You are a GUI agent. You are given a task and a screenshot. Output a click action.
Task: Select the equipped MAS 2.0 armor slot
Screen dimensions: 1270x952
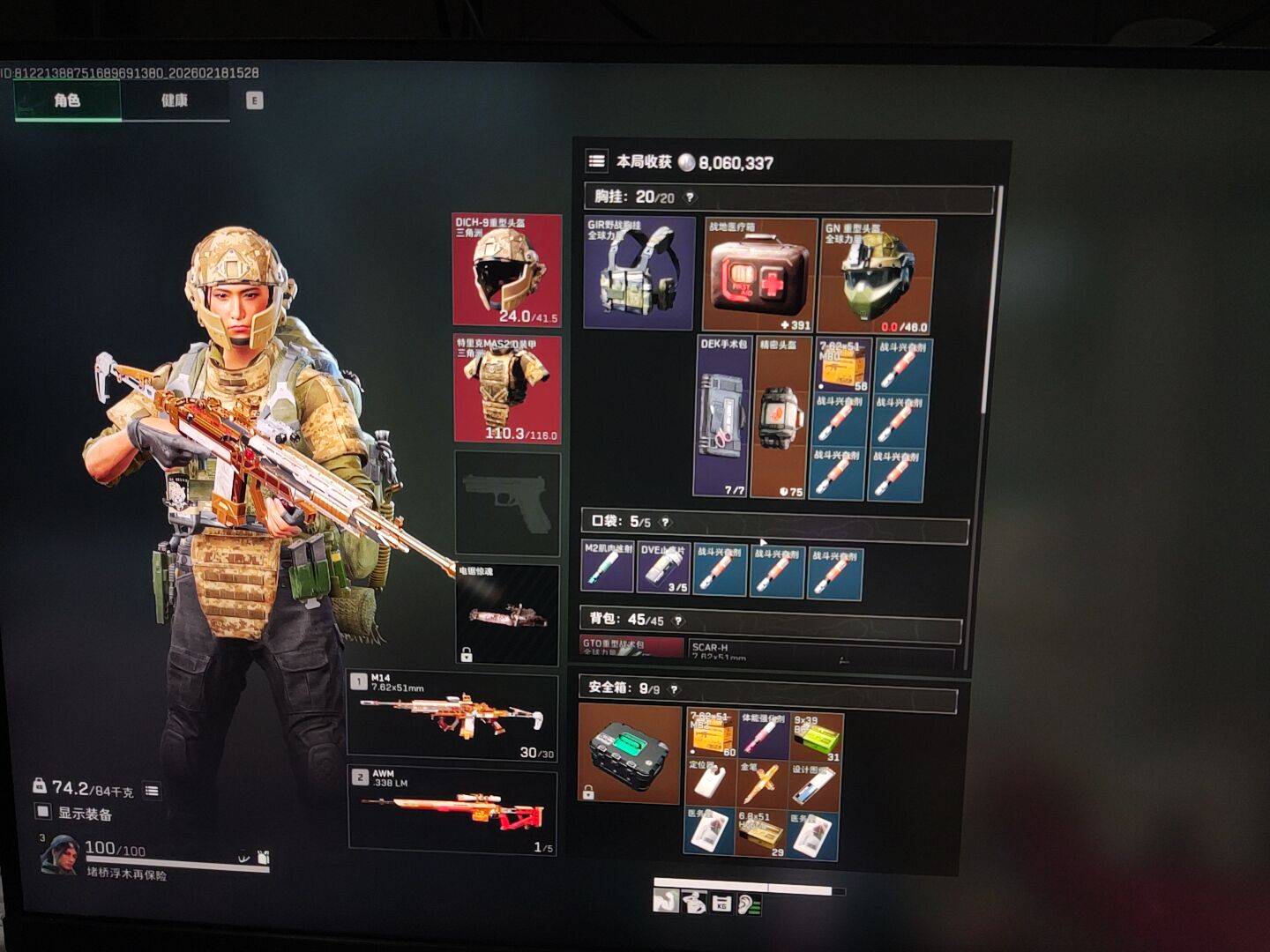tap(507, 388)
